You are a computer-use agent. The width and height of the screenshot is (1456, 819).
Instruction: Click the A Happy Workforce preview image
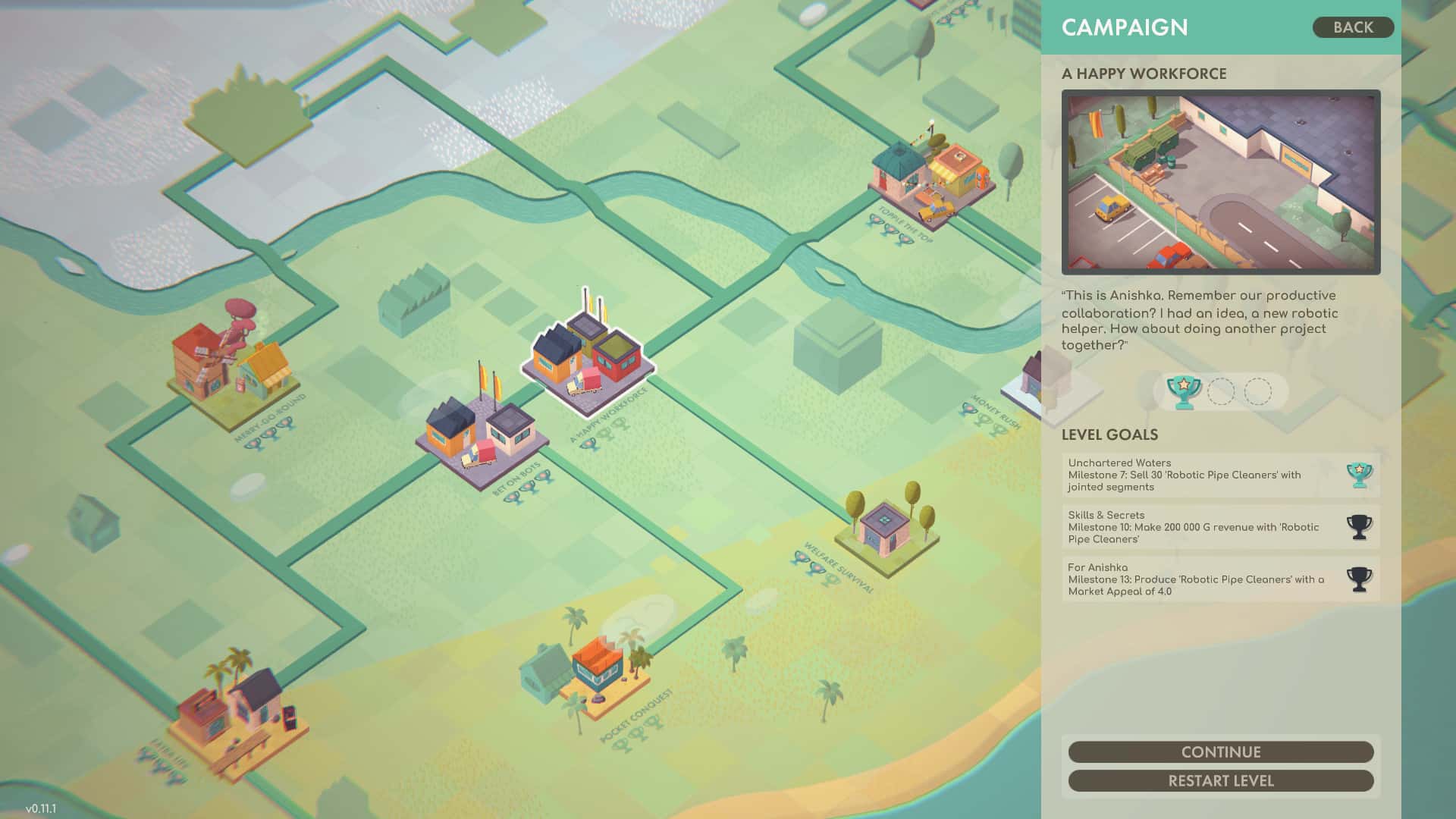(x=1221, y=182)
